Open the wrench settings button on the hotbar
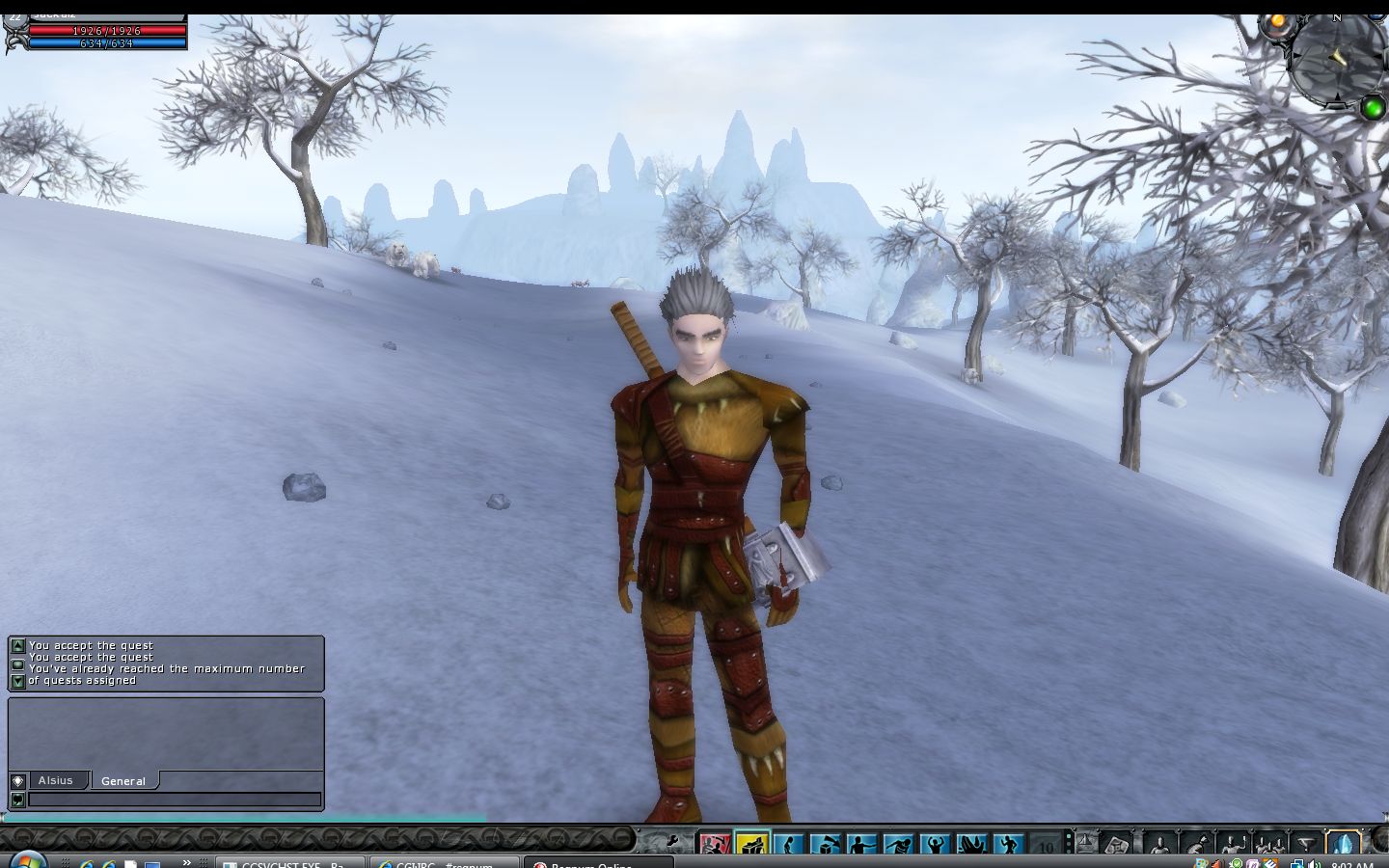 tap(671, 843)
